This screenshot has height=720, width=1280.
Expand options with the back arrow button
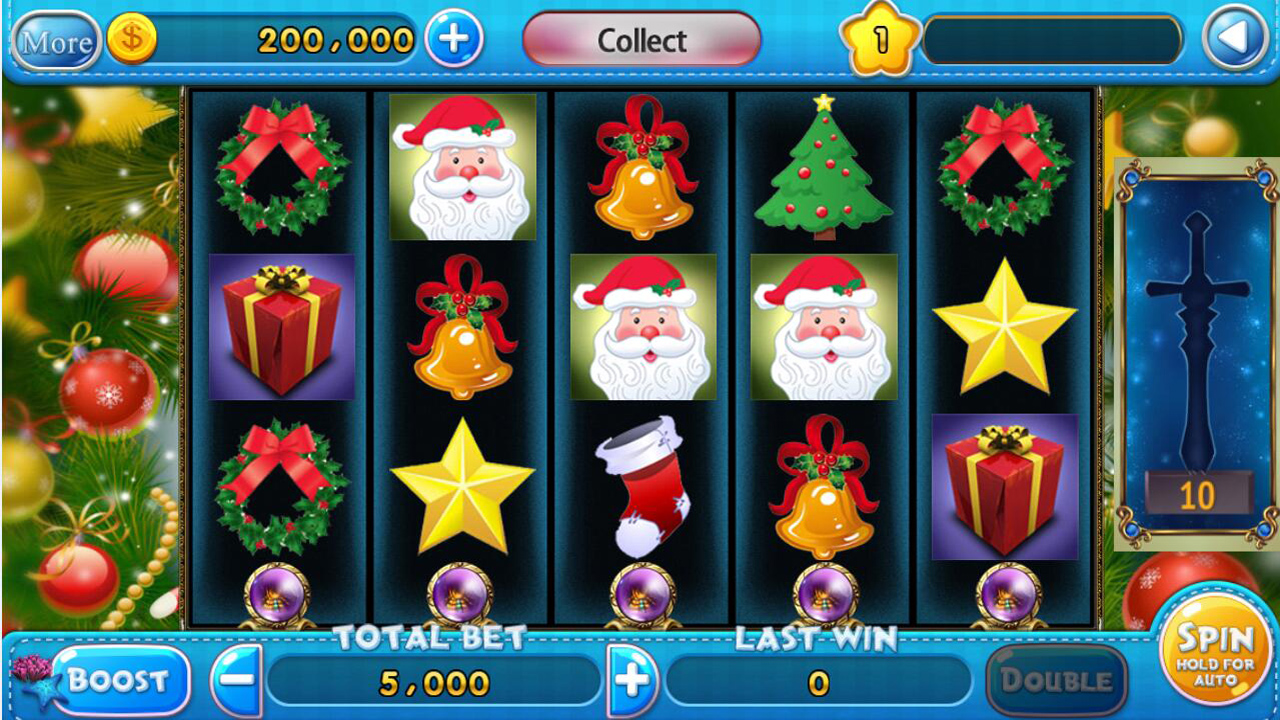point(1235,40)
